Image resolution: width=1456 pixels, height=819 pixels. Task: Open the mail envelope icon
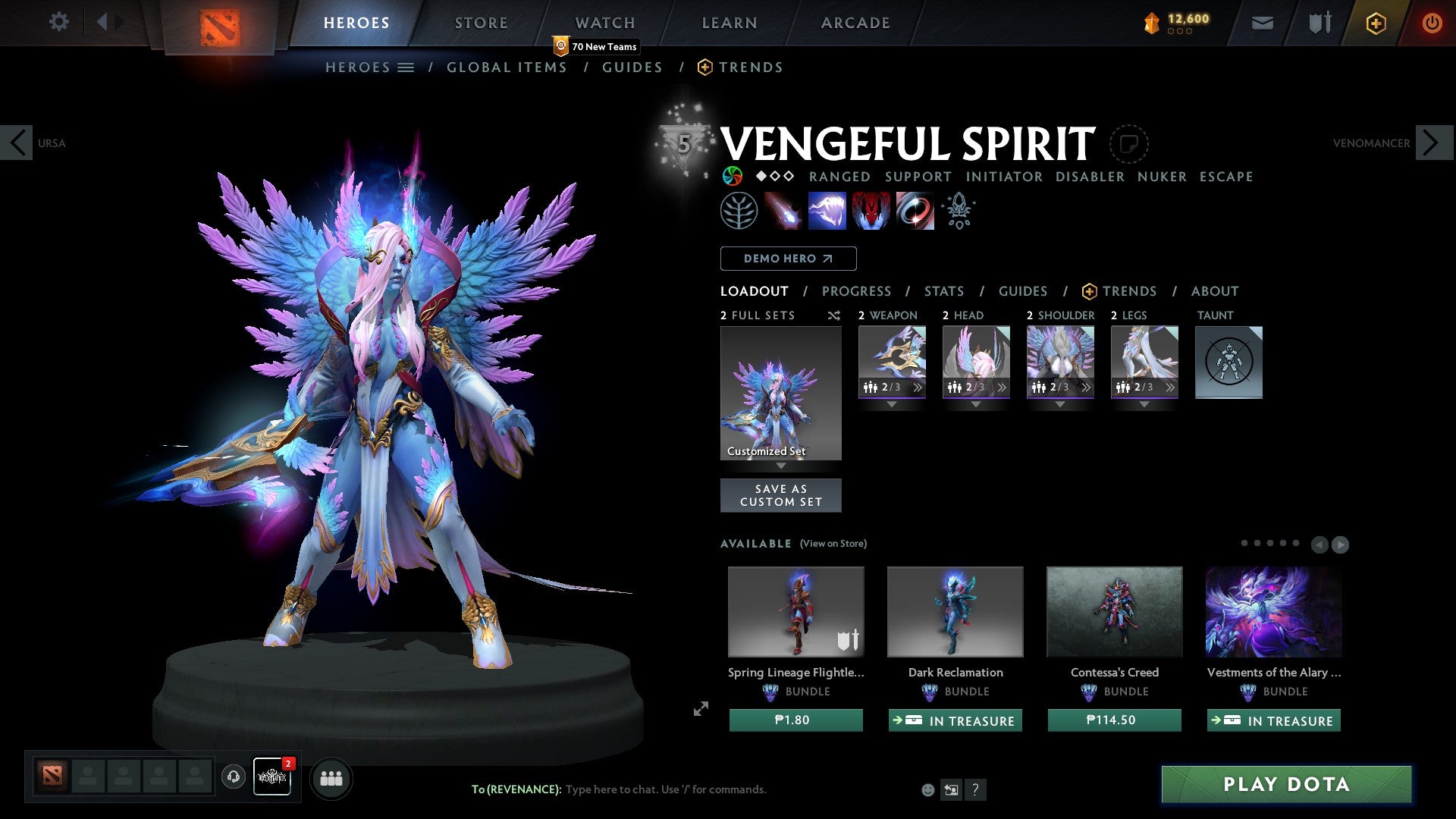[x=1262, y=23]
